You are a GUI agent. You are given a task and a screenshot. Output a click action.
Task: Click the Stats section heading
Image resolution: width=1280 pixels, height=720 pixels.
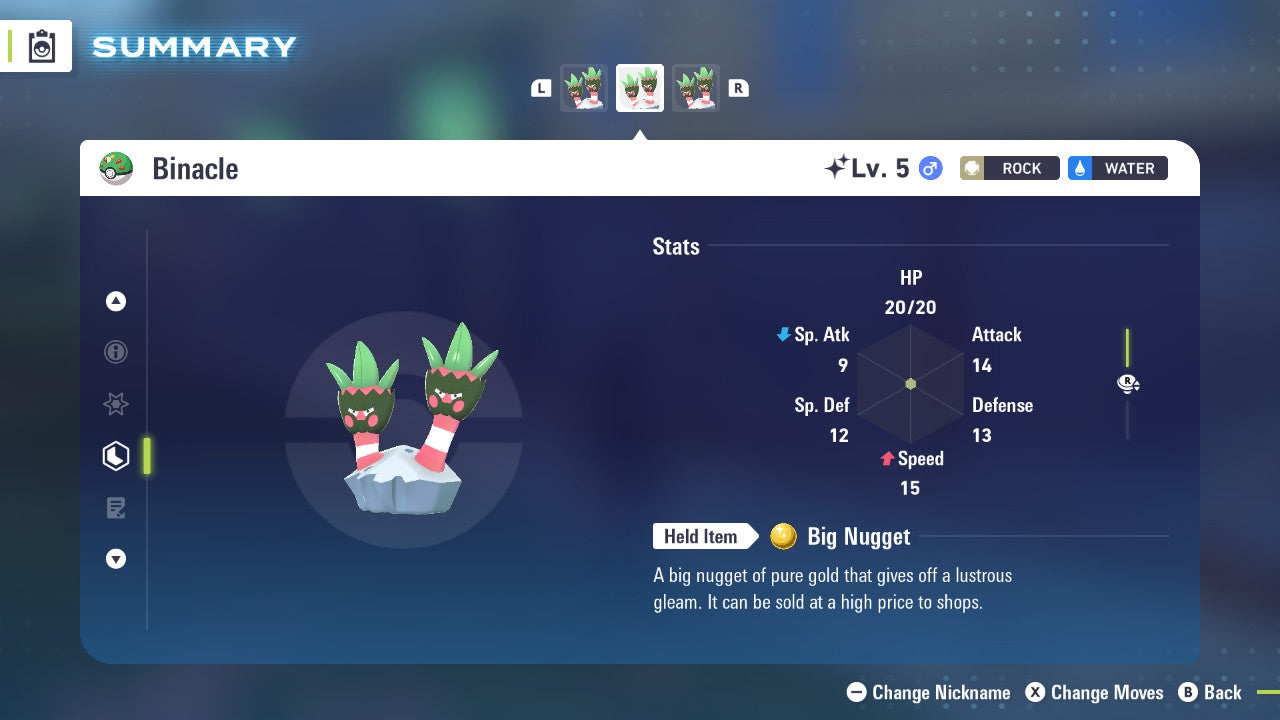[x=676, y=247]
